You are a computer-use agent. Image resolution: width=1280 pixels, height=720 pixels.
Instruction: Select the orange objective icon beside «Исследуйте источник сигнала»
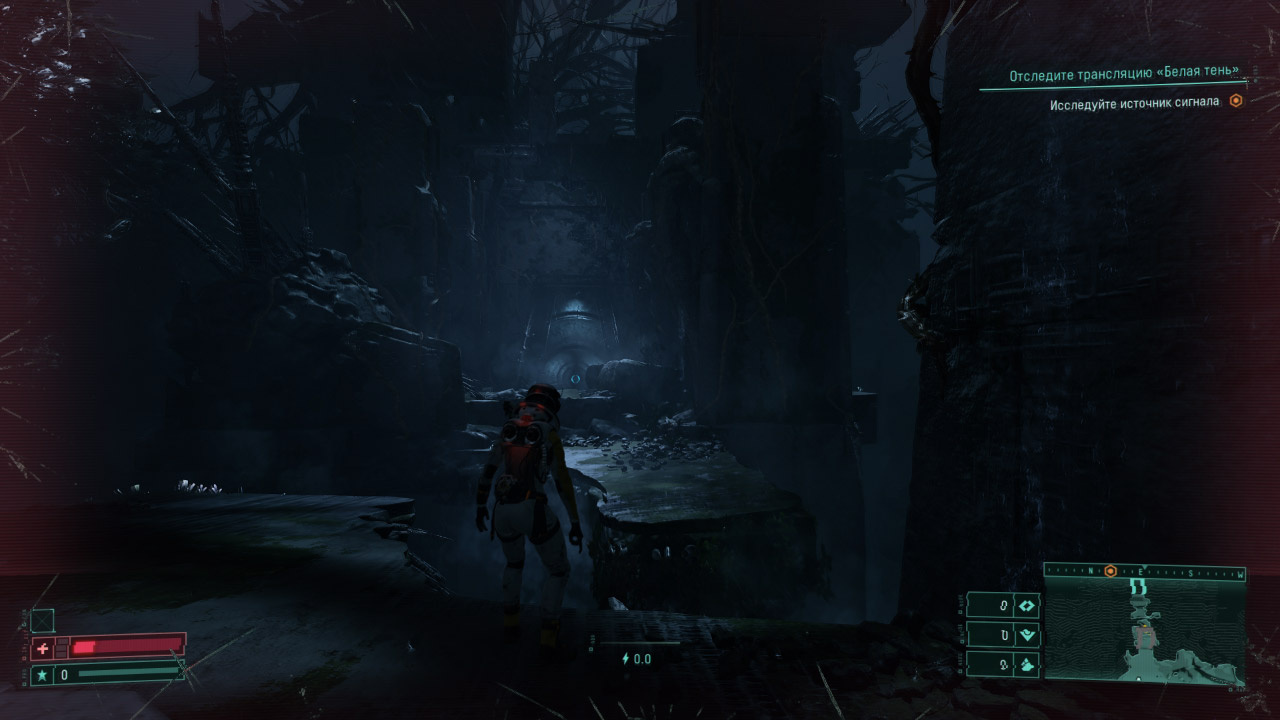coord(1236,102)
